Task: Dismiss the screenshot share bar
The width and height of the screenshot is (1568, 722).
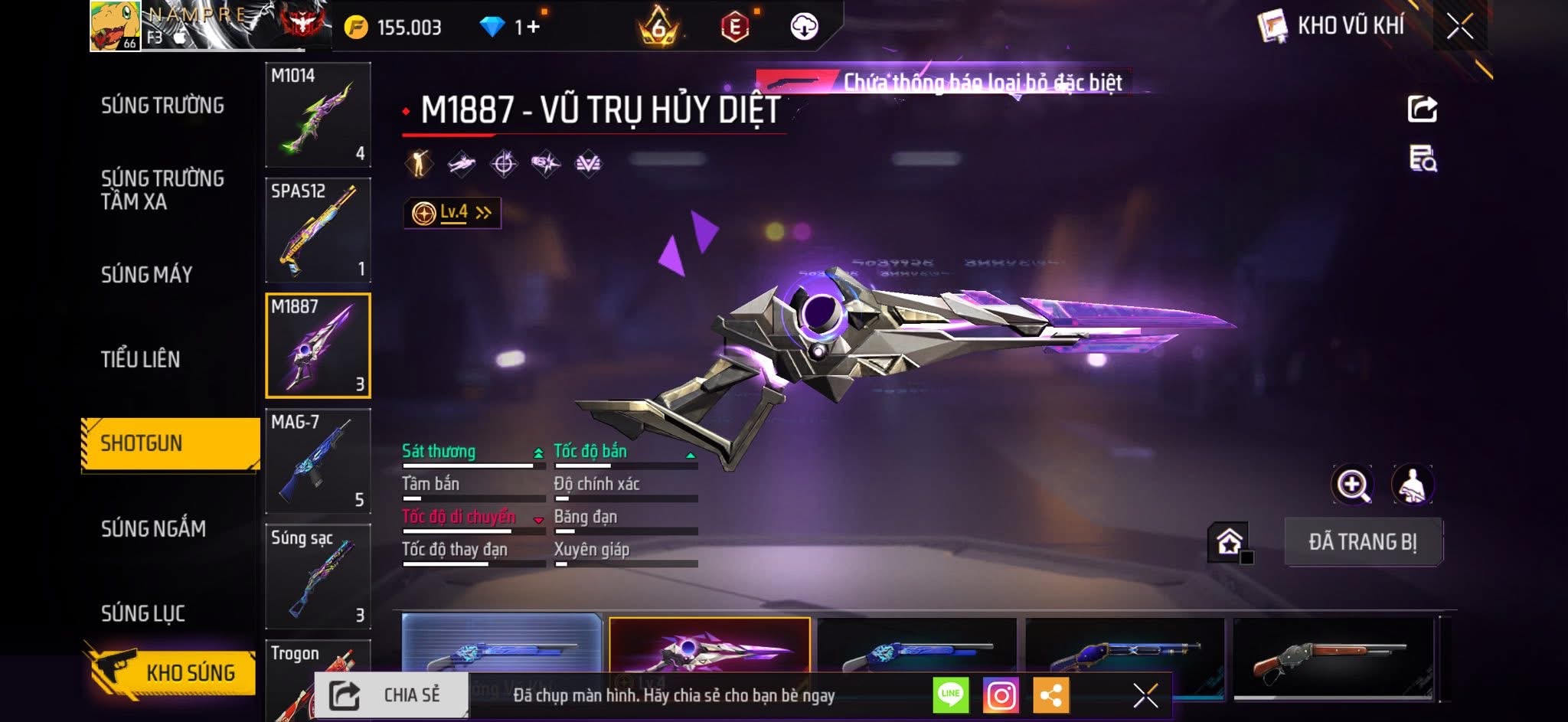Action: [x=1145, y=695]
